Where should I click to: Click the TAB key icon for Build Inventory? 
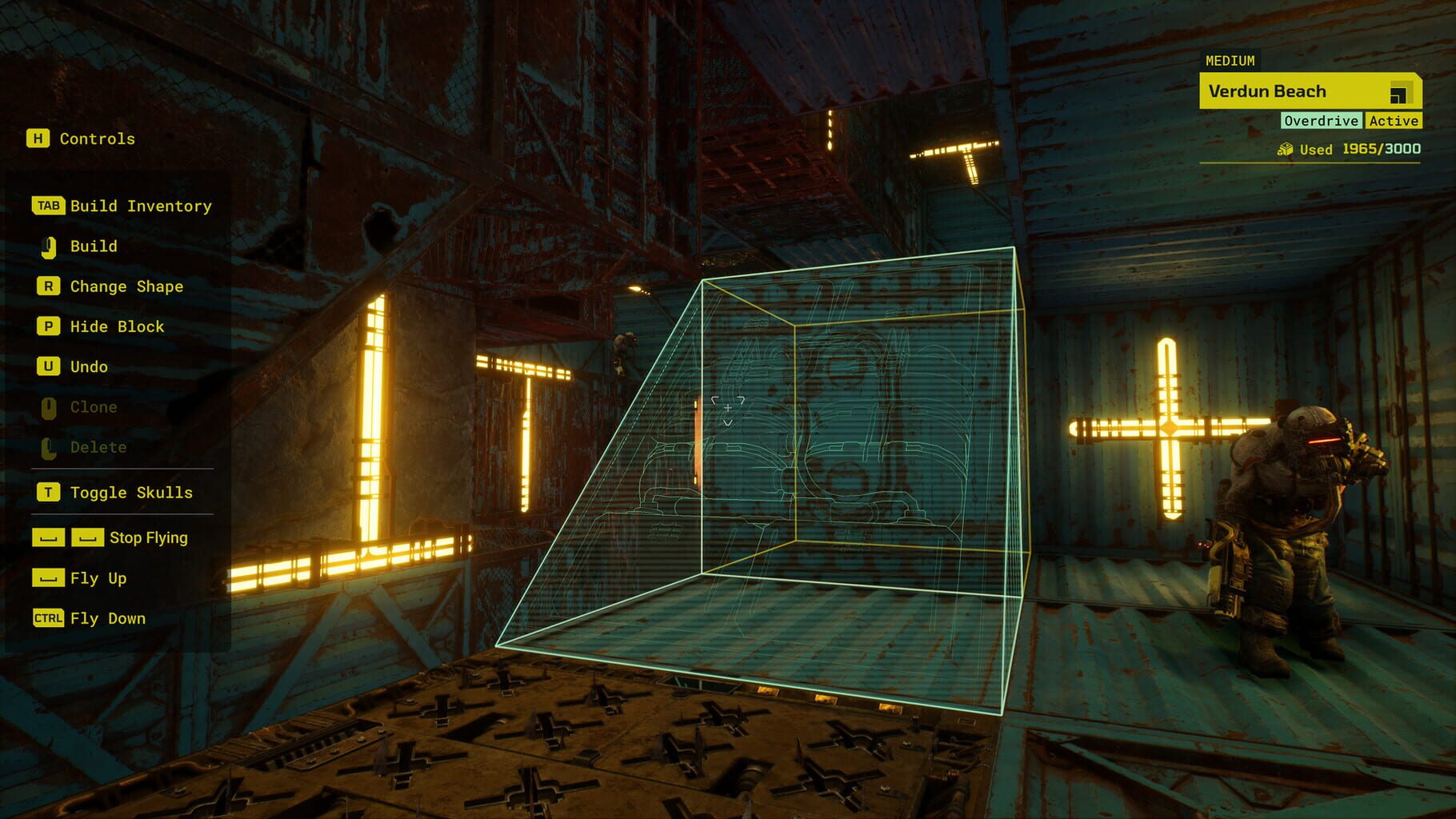click(x=50, y=206)
